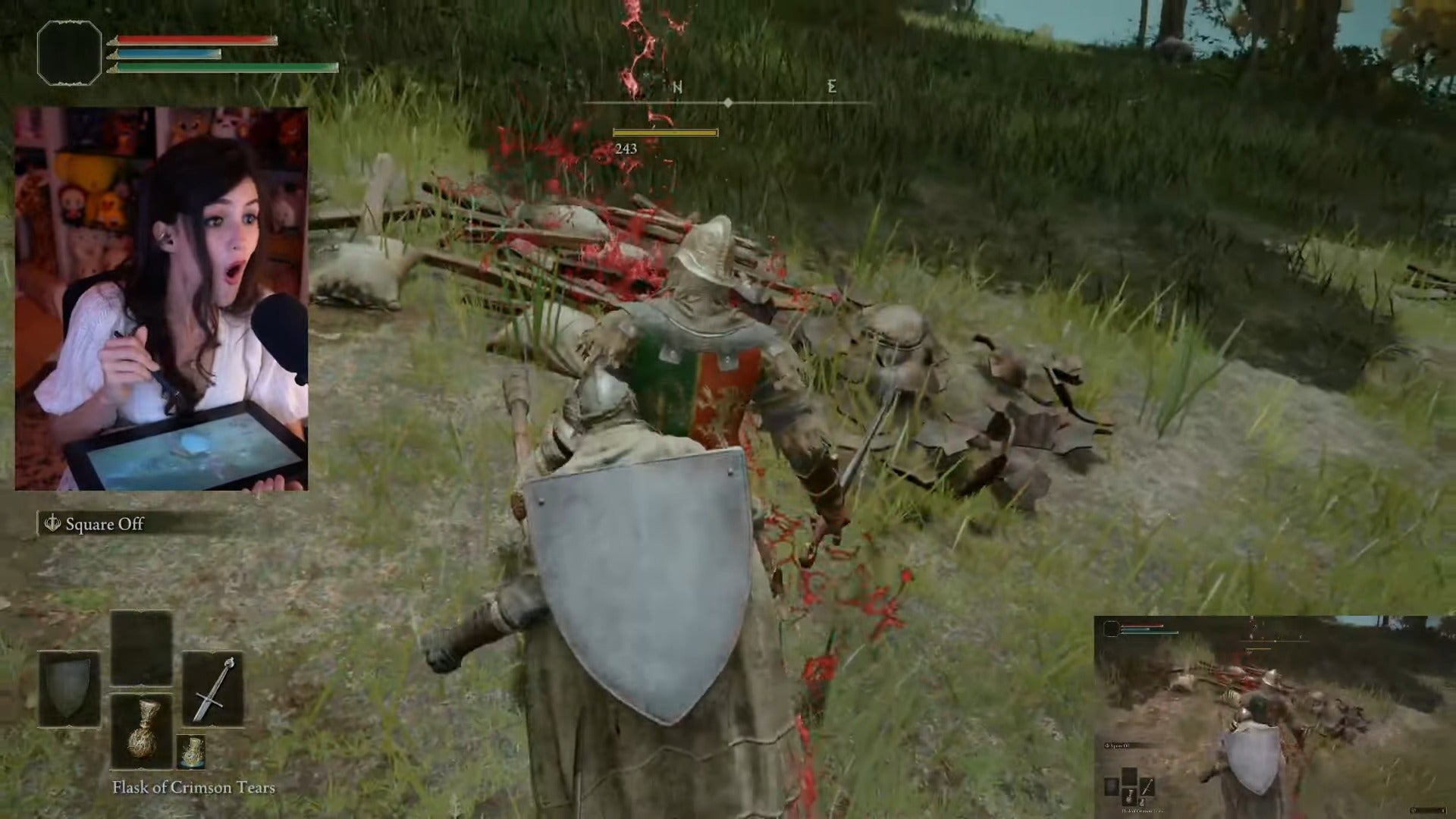Click the rune emblem frame in the top-left HUD

tap(68, 53)
